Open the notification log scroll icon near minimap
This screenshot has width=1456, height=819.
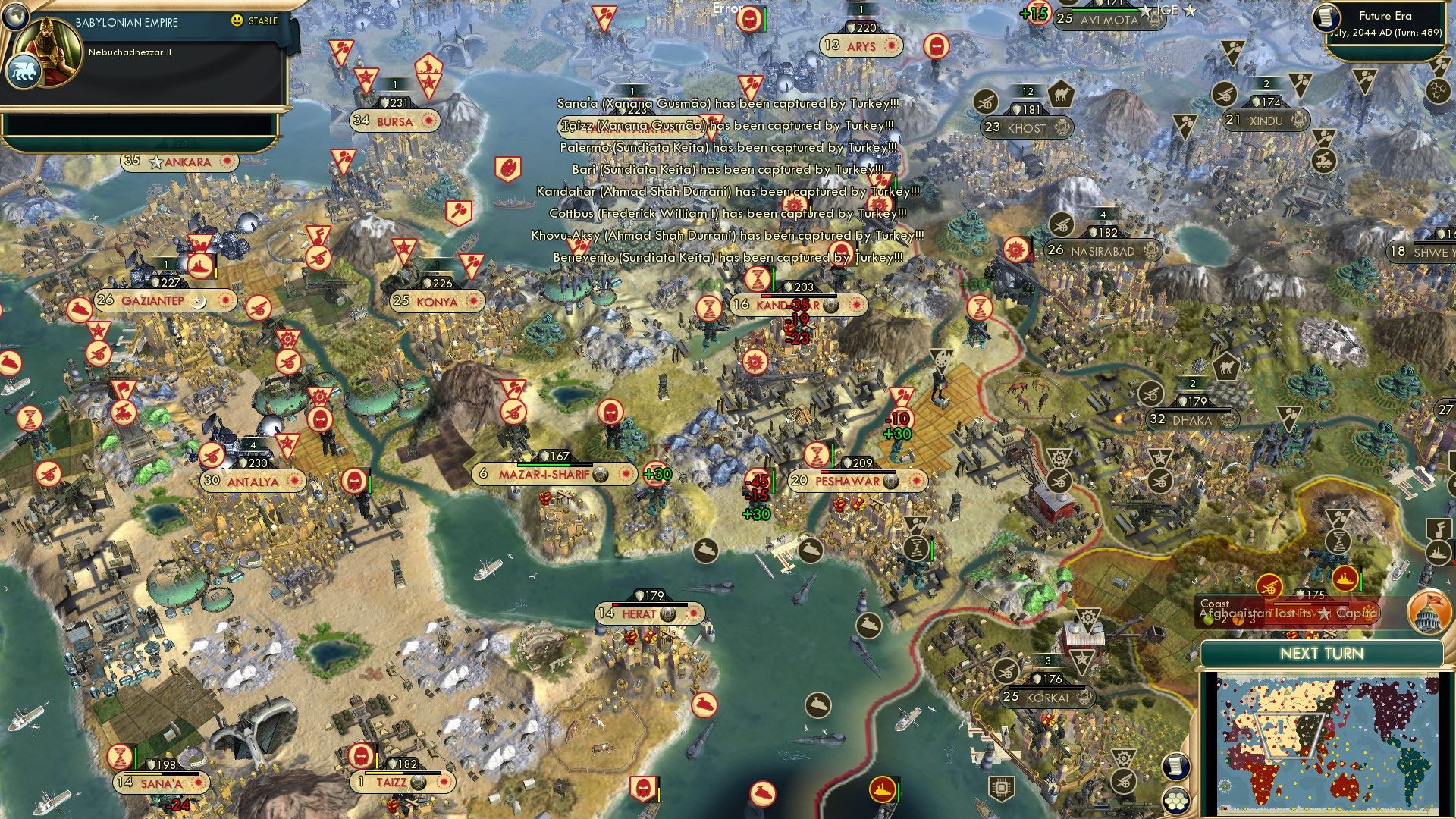pyautogui.click(x=1175, y=767)
